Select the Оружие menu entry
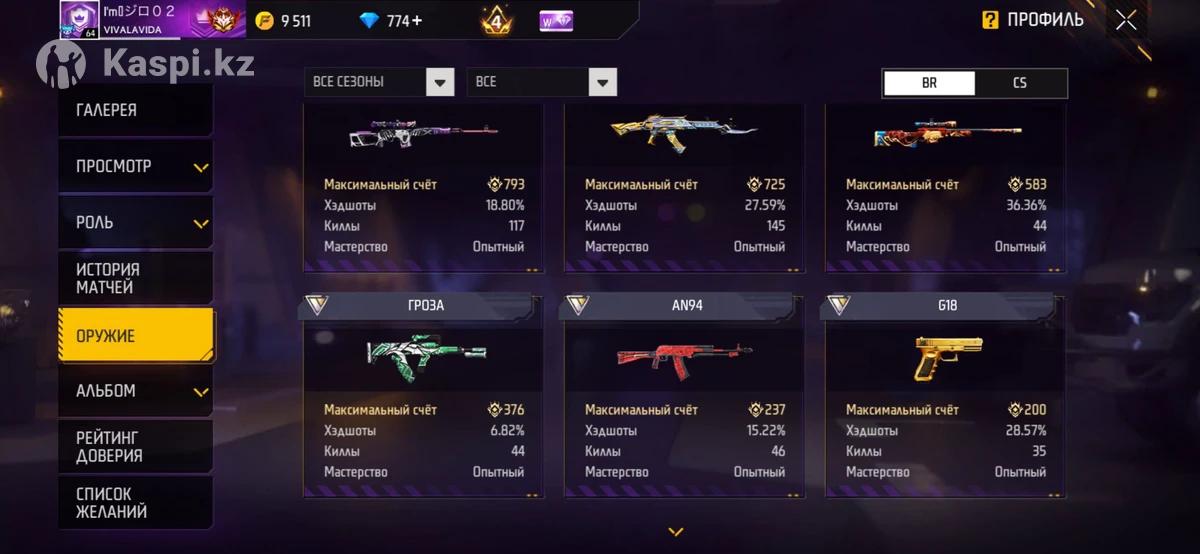 (x=135, y=335)
